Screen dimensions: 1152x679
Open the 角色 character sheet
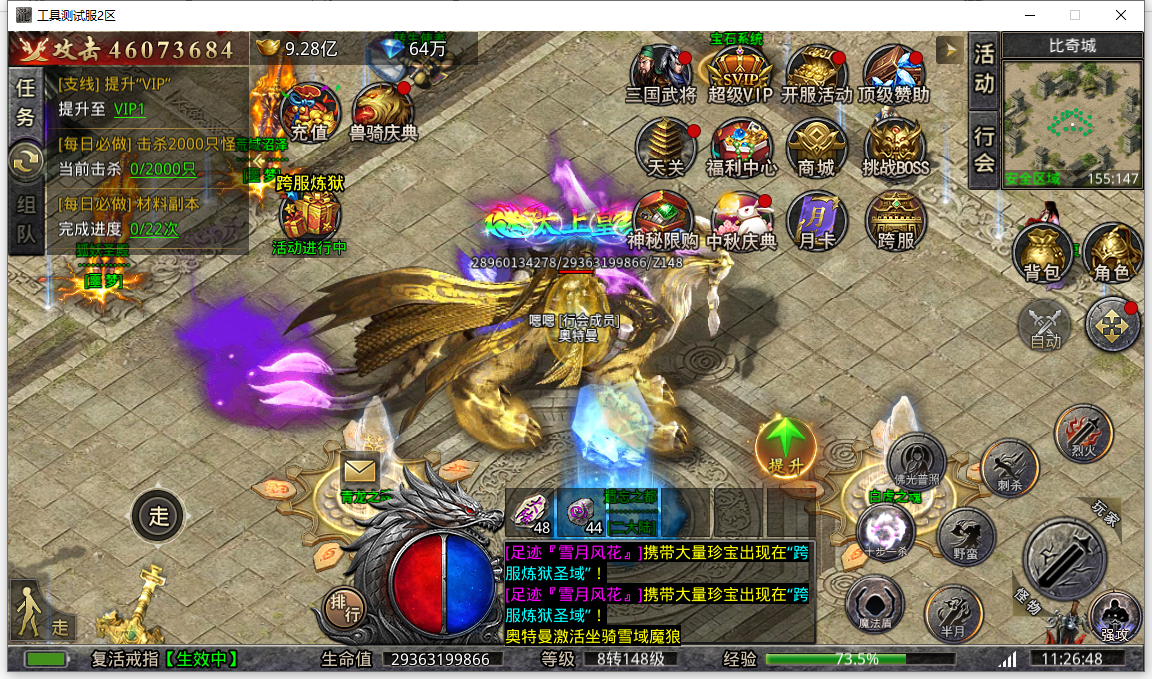click(1112, 252)
